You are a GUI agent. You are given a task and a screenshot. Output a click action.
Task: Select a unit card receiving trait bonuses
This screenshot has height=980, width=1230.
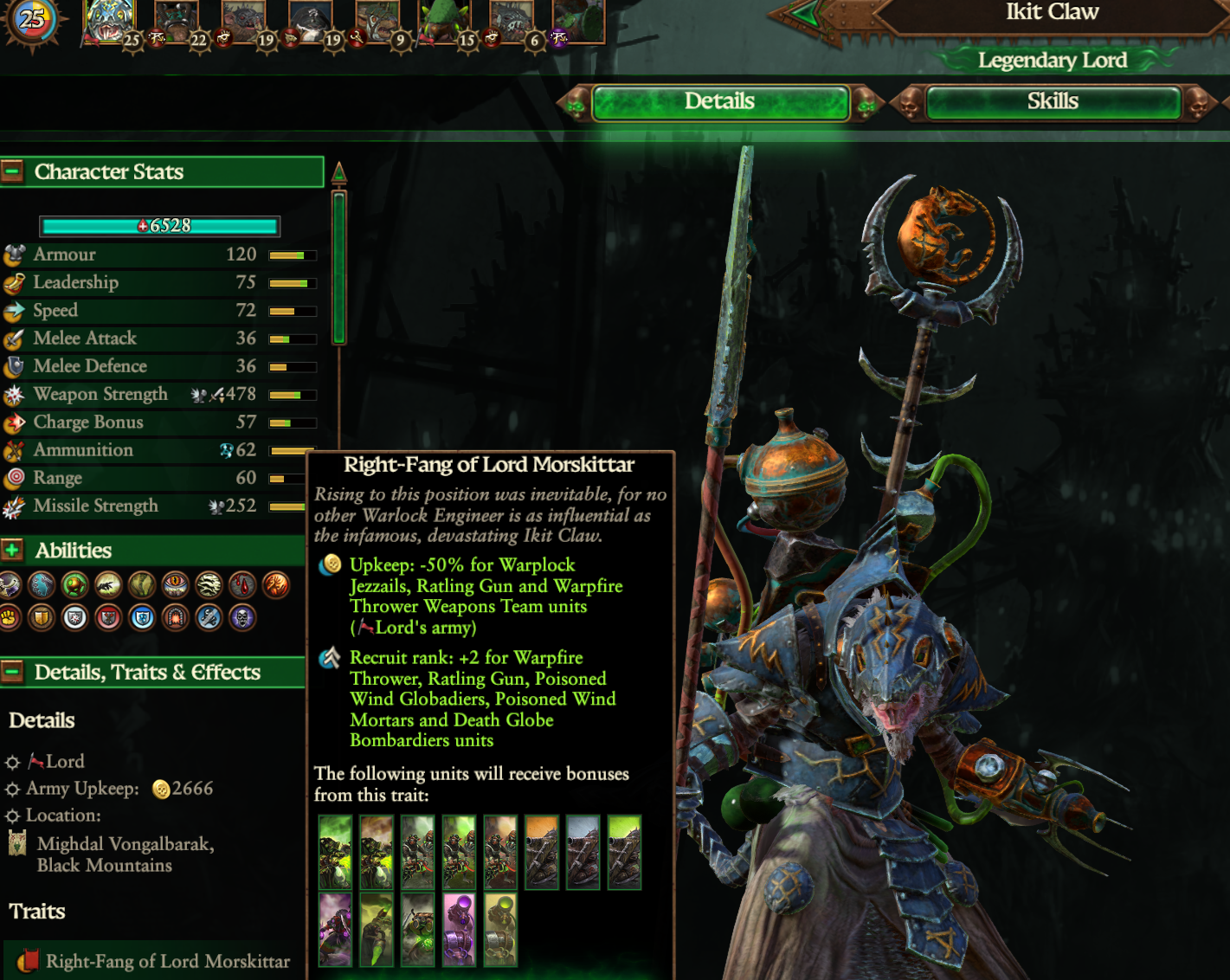click(335, 851)
